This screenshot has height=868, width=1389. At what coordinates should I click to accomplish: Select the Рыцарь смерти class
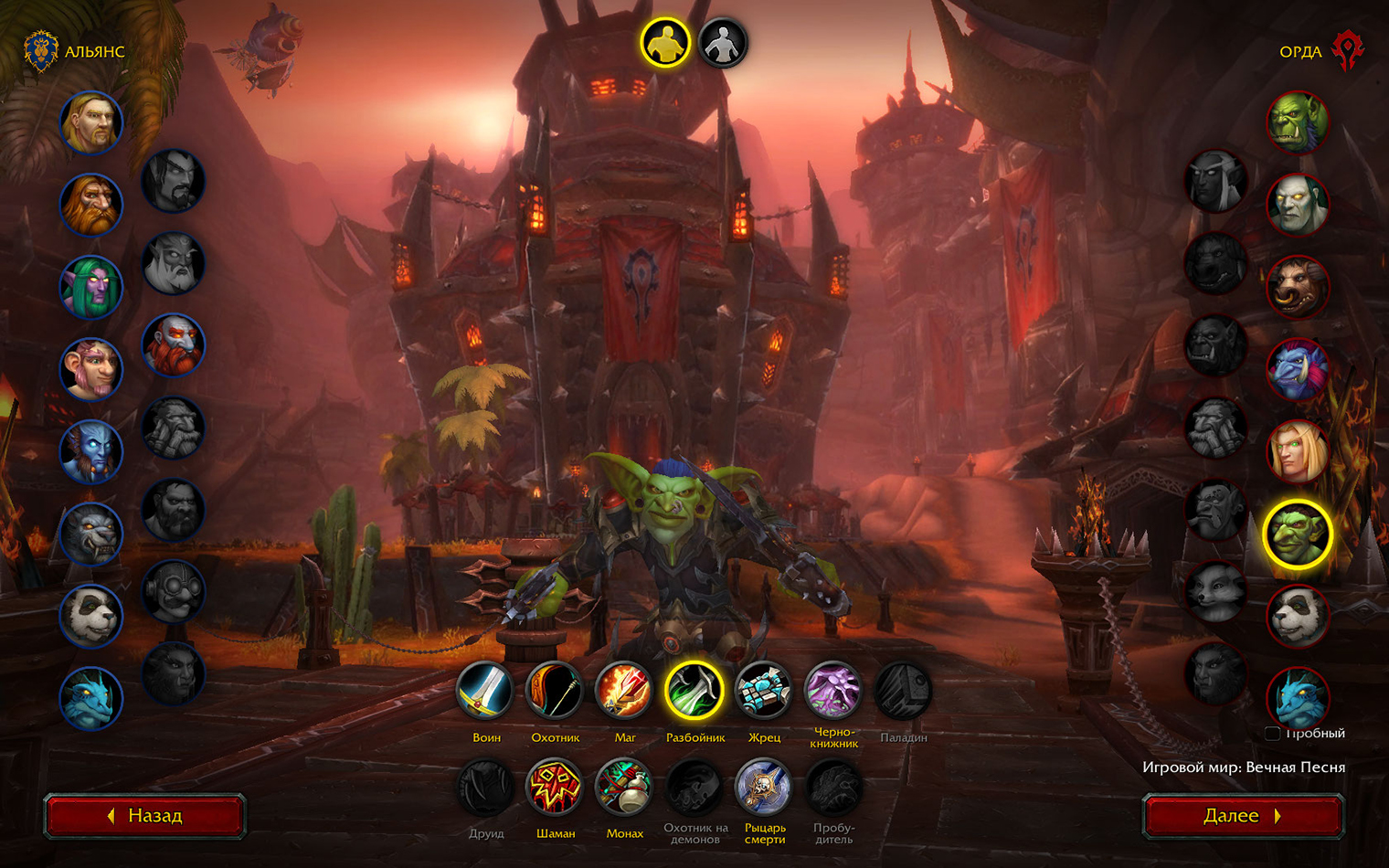(x=764, y=787)
